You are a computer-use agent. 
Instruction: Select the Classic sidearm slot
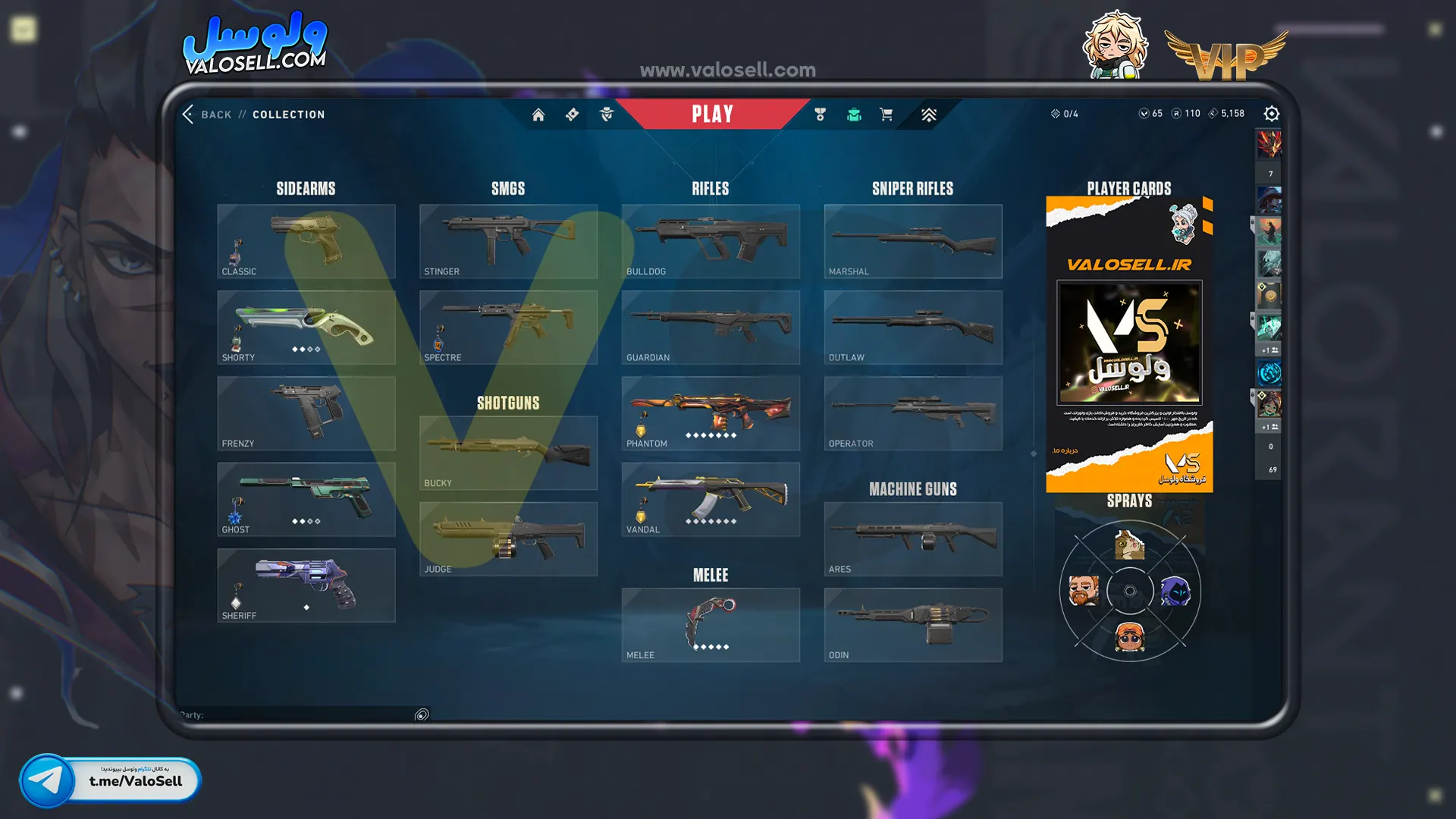pyautogui.click(x=306, y=241)
